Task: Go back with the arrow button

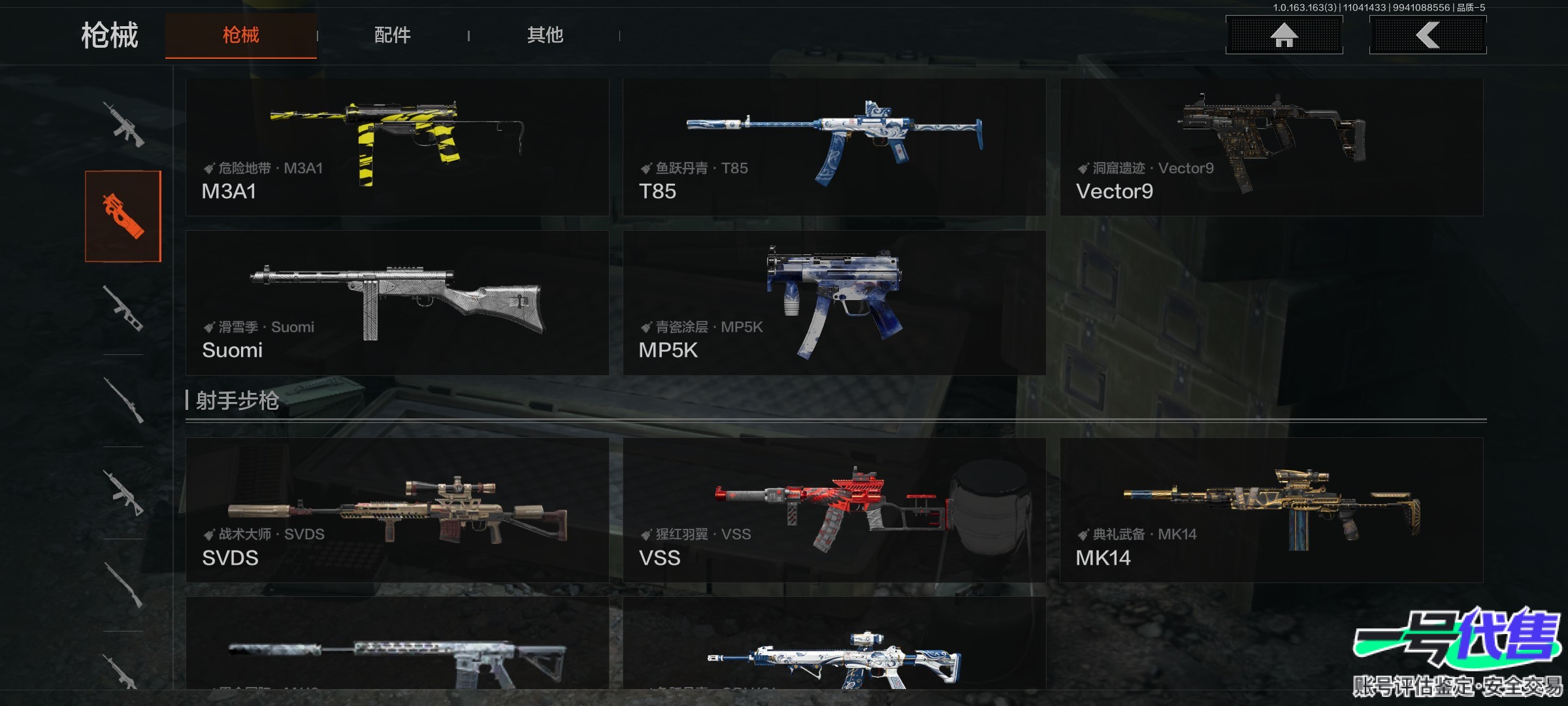Action: [1428, 35]
